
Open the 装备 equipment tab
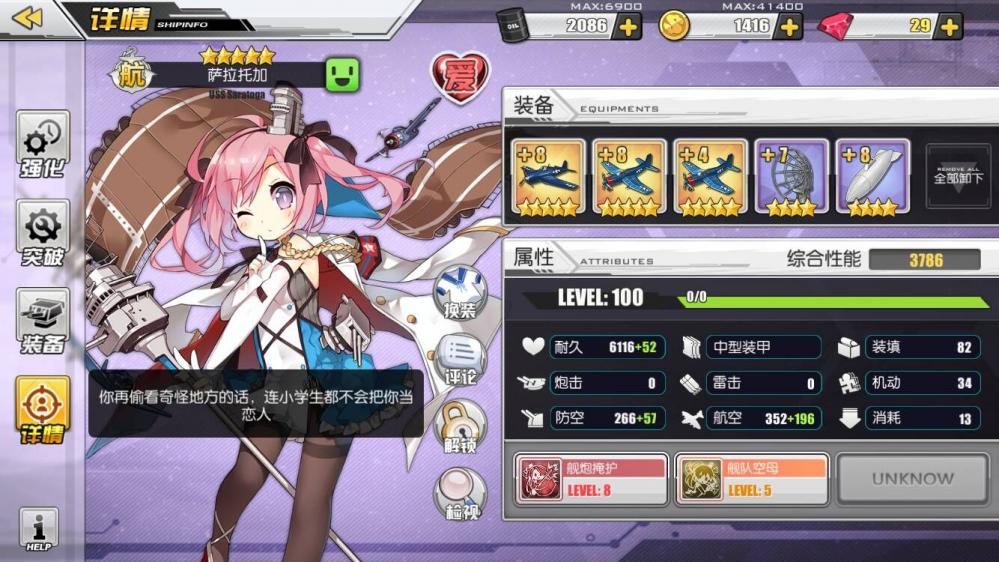[x=43, y=322]
